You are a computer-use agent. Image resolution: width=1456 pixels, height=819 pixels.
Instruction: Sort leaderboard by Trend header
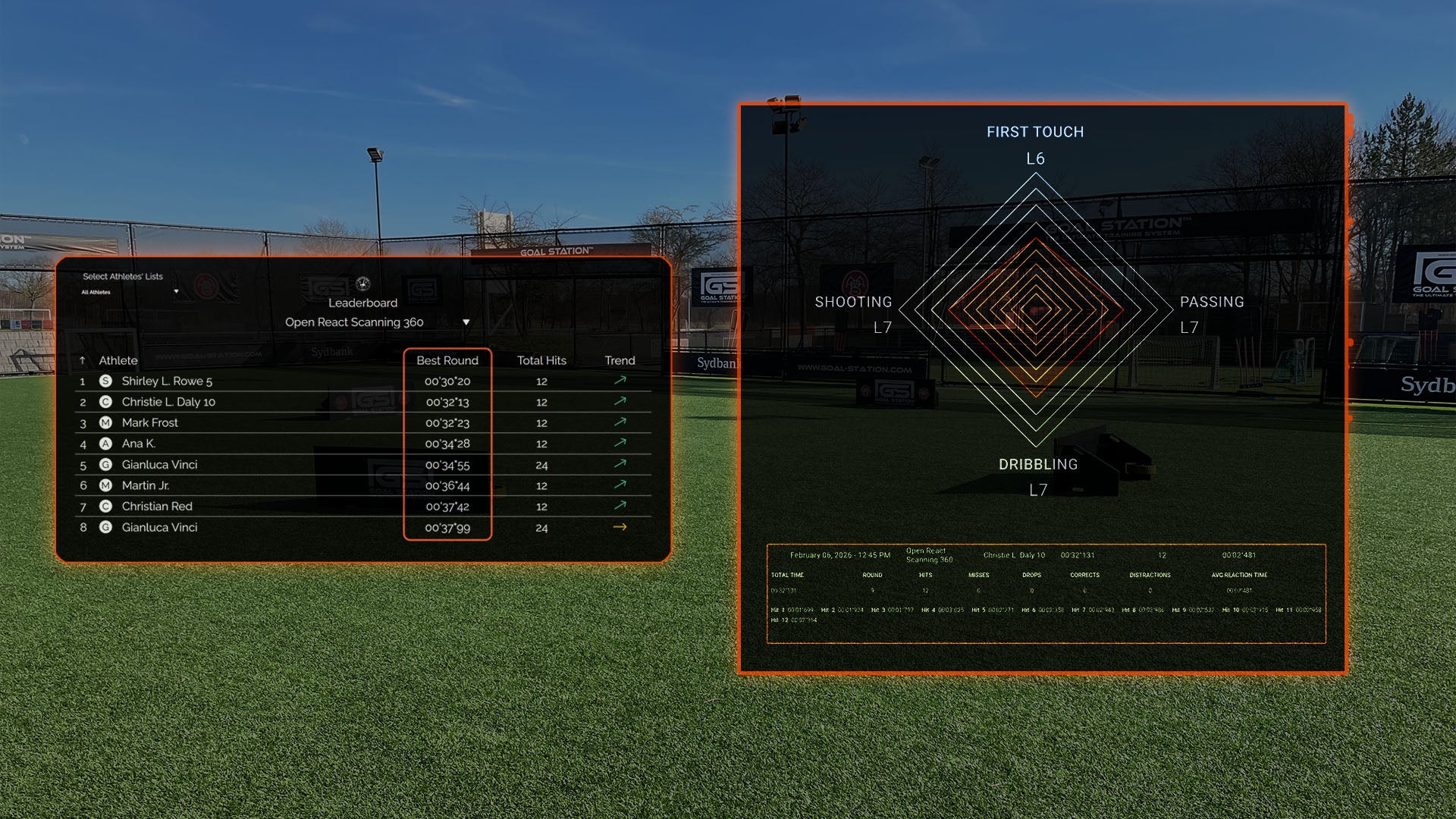[x=620, y=360]
